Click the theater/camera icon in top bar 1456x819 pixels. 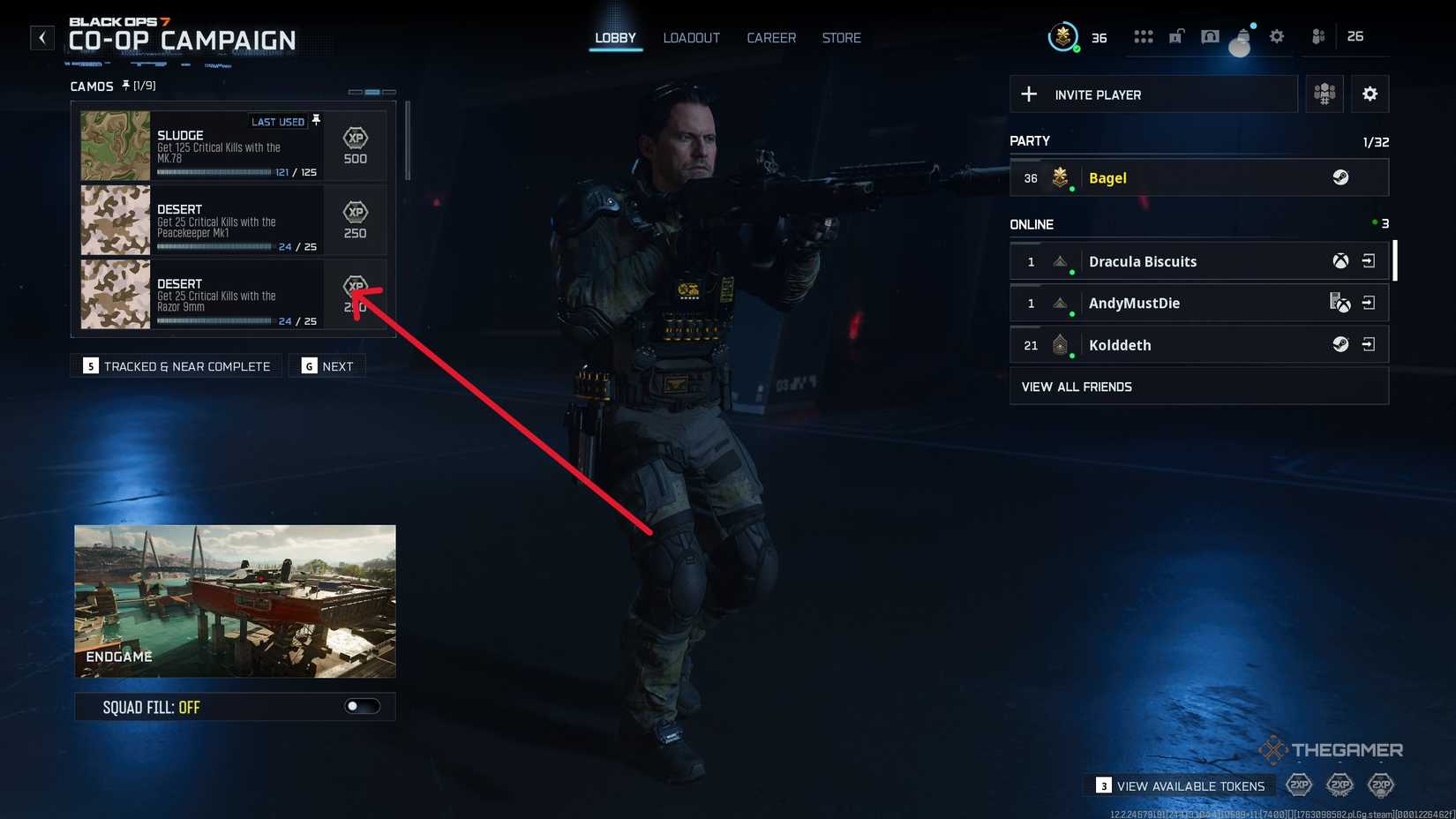(x=1209, y=36)
